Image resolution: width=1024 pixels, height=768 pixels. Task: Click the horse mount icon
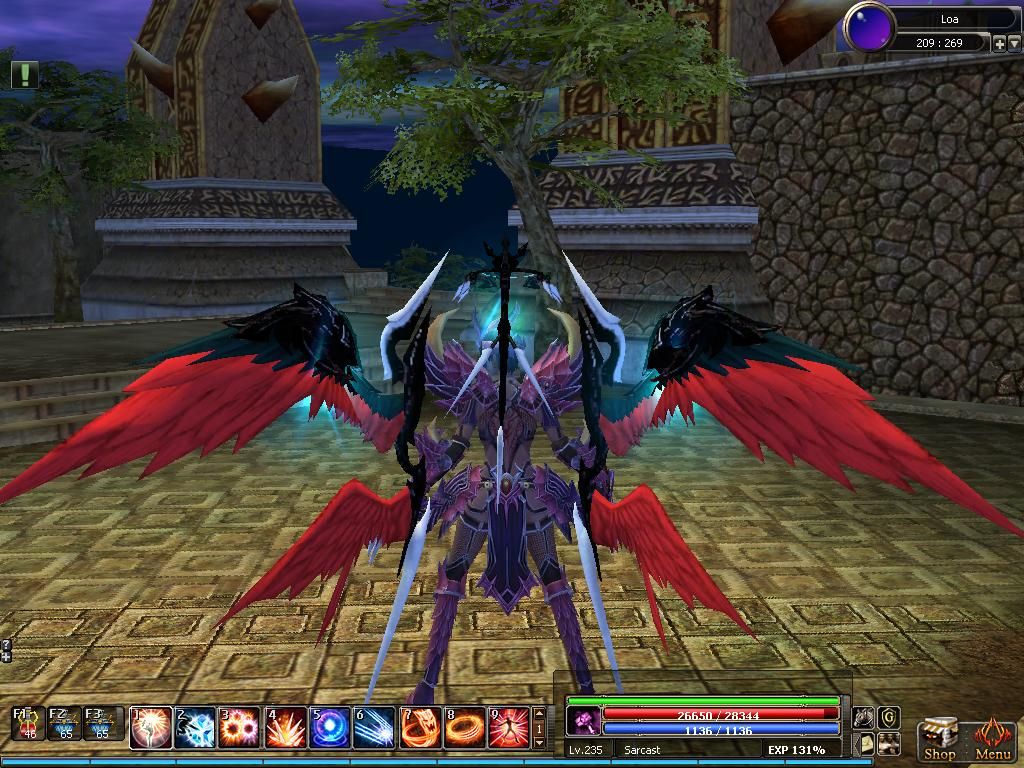coord(862,718)
